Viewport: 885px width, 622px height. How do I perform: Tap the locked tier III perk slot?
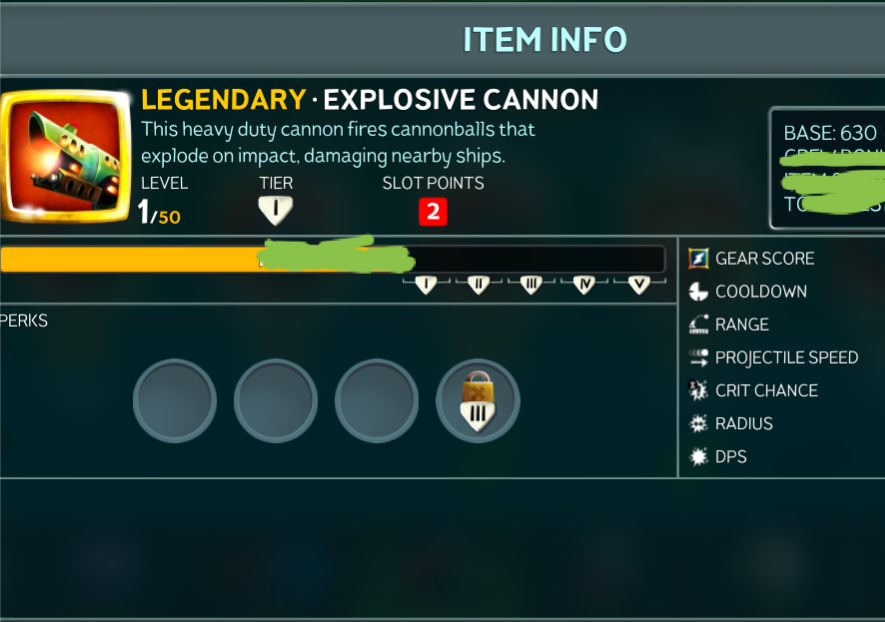477,401
